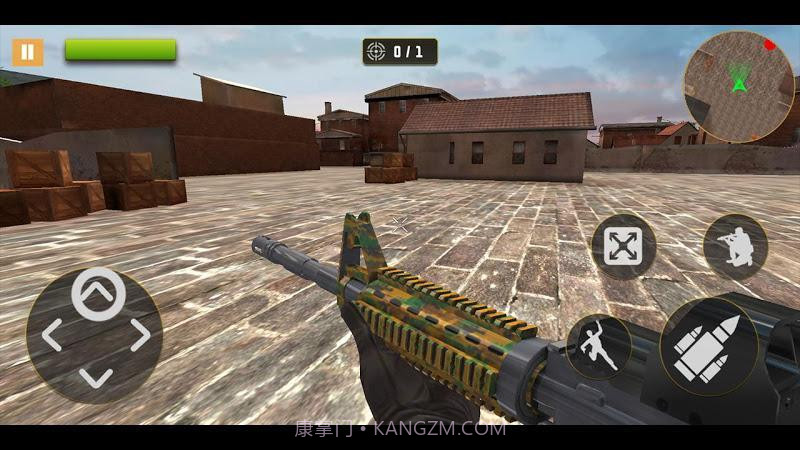Activate the jumping figure button
Image resolution: width=800 pixels, height=450 pixels.
click(x=599, y=347)
